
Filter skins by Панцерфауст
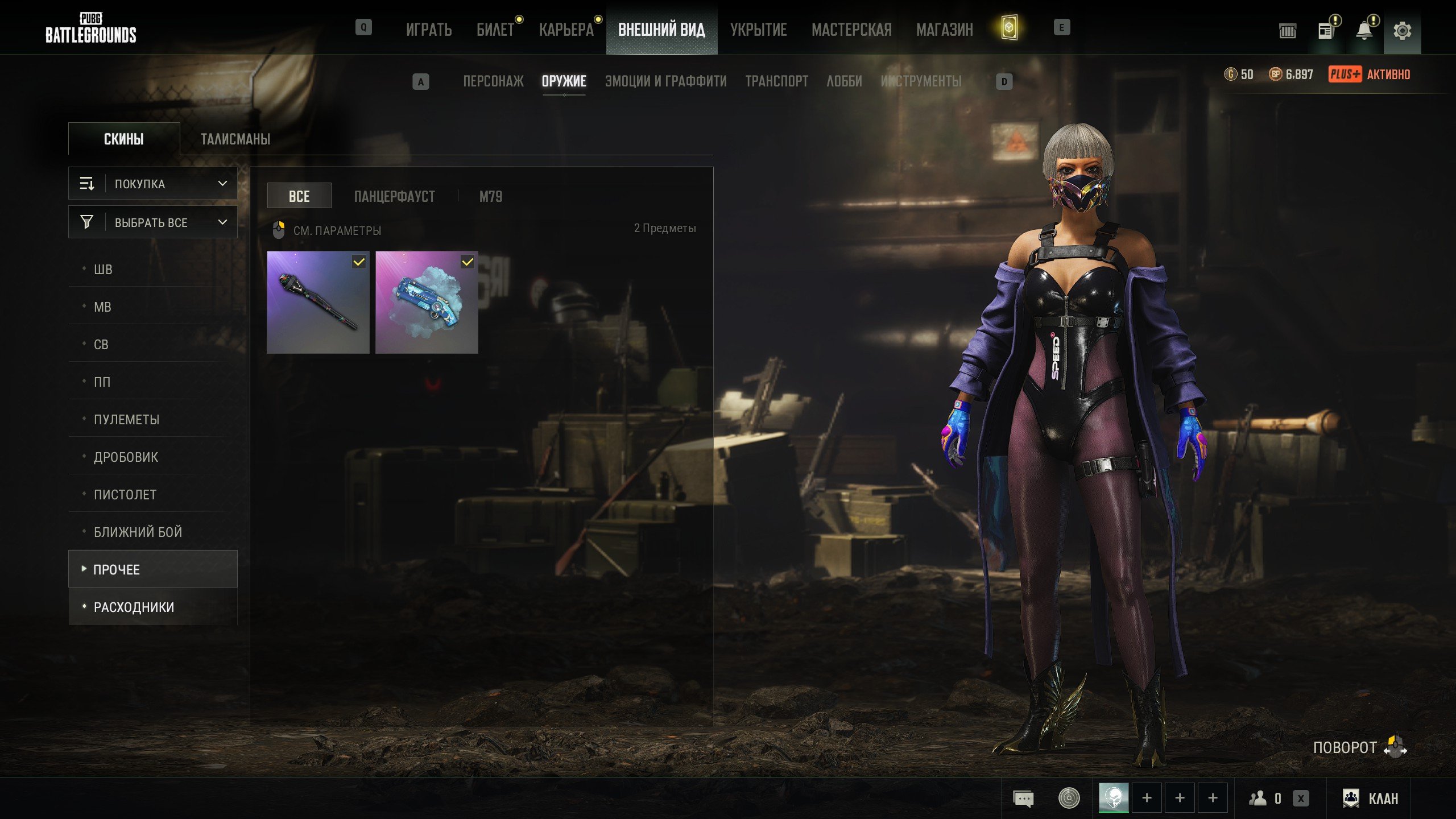(x=394, y=197)
